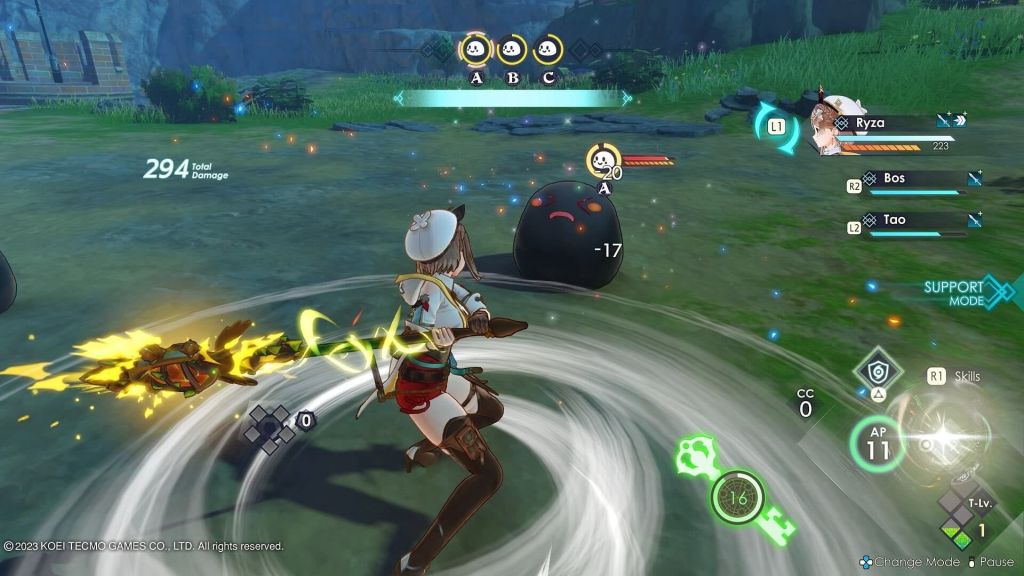Screen dimensions: 1024x576
Task: Click the enemy marker beside the red health bar
Action: click(x=603, y=160)
